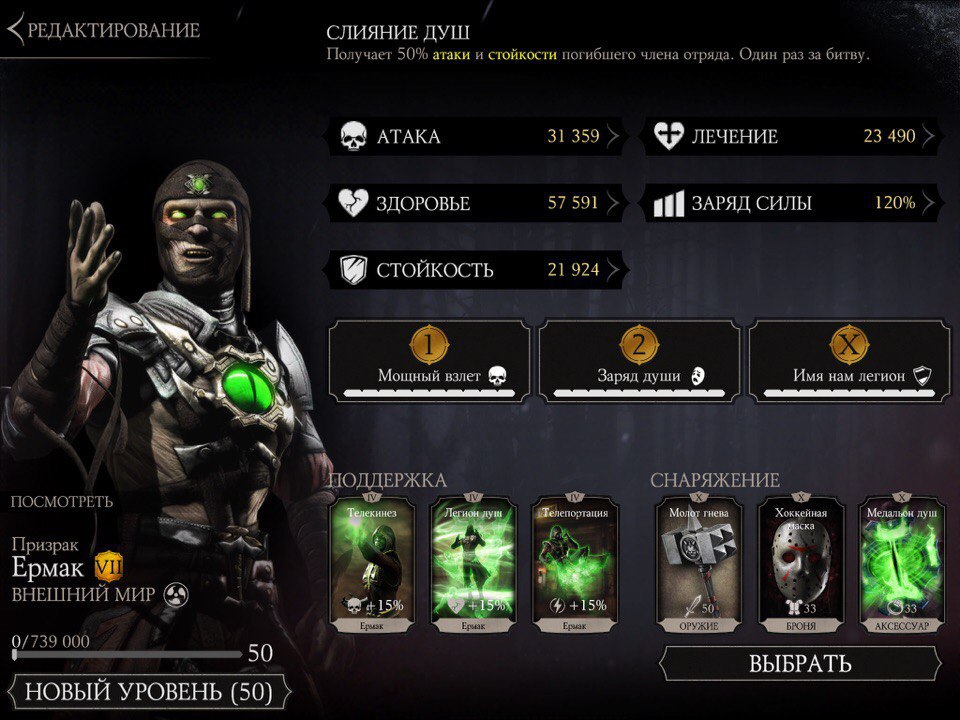
Task: Select the Мощный взлет special attack
Action: tap(429, 362)
